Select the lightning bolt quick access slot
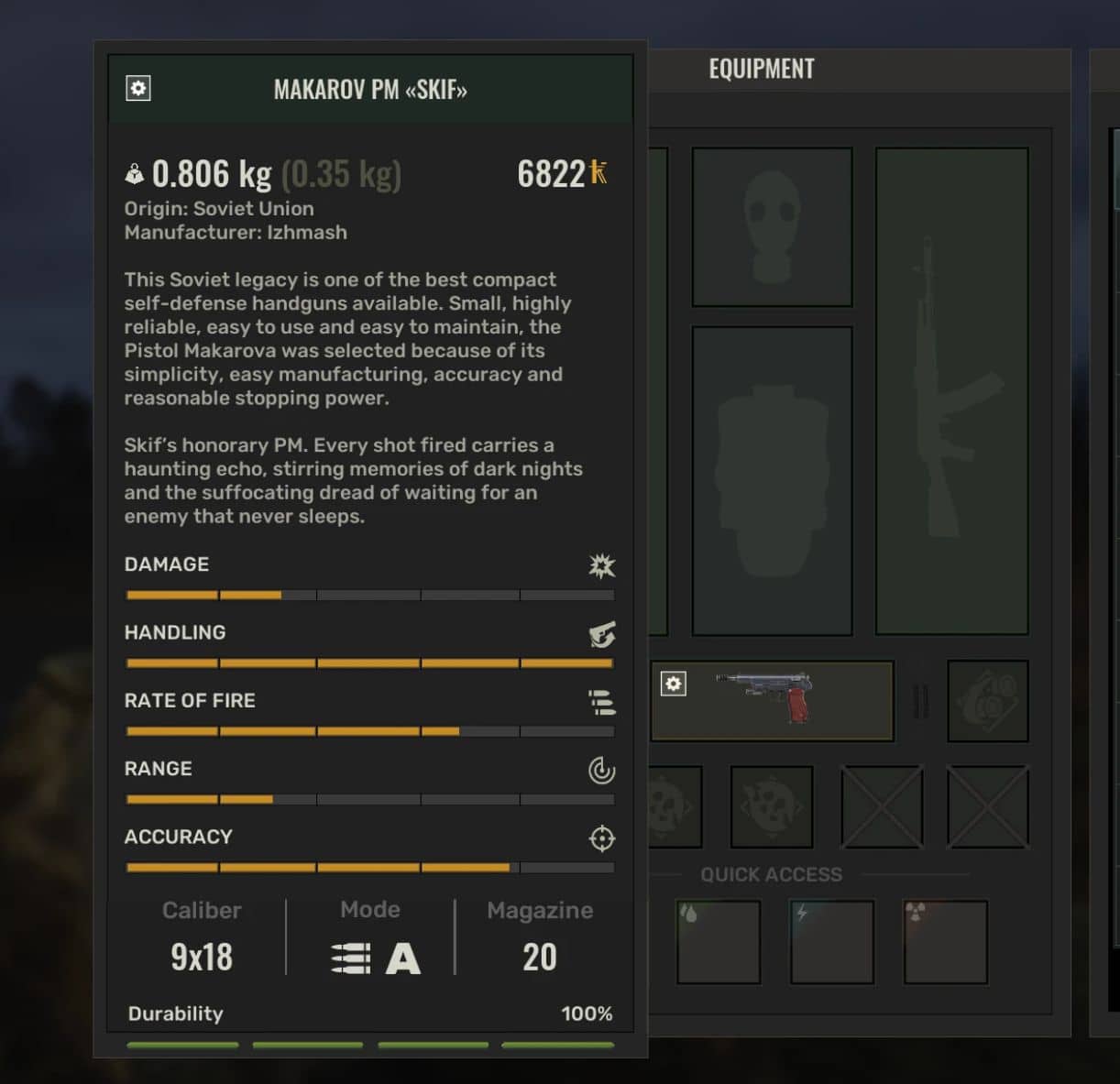 [832, 942]
